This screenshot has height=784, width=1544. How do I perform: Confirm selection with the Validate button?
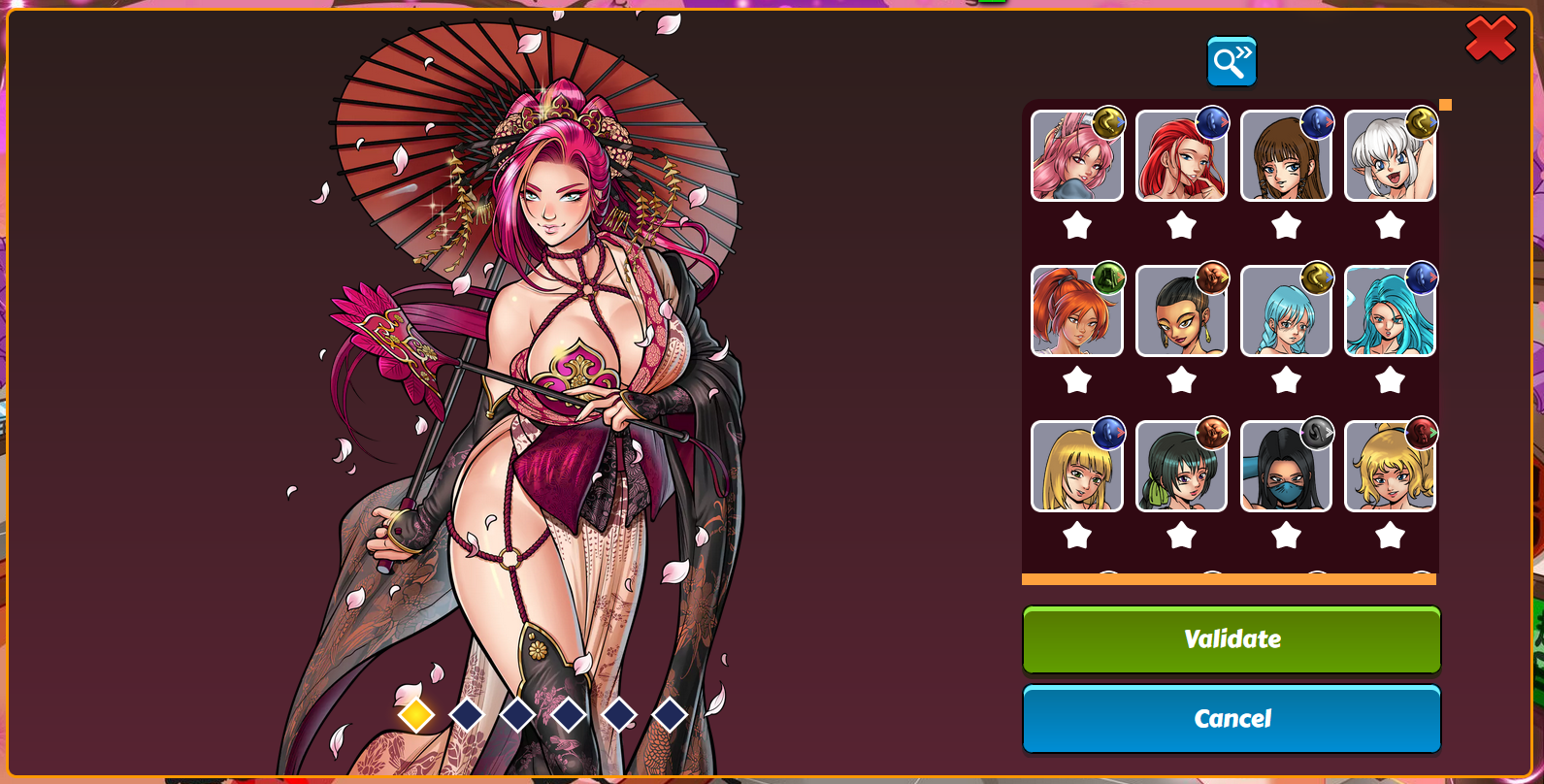(x=1232, y=639)
